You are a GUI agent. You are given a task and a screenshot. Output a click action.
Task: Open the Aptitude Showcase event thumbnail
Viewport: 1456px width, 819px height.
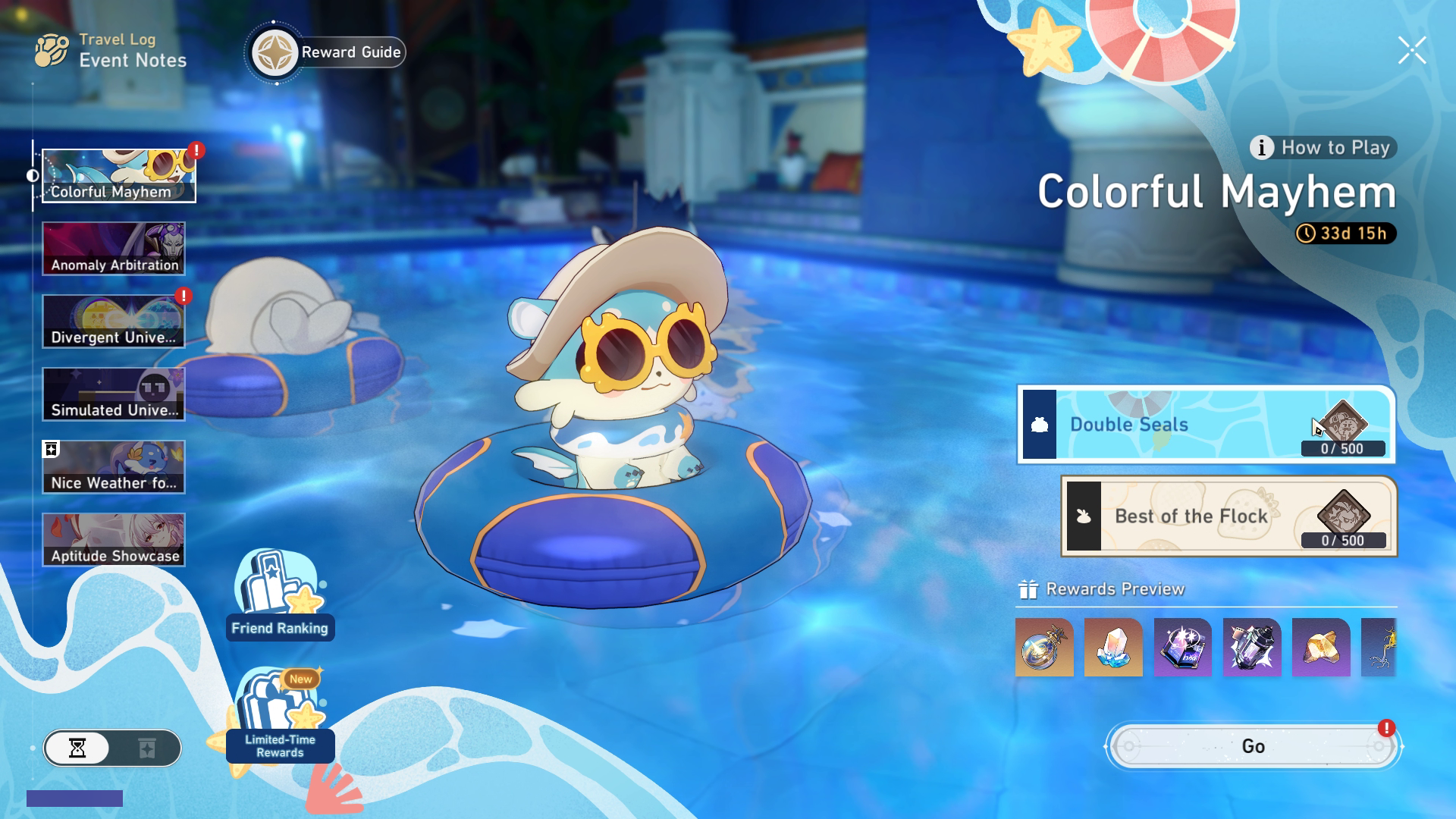tap(114, 538)
